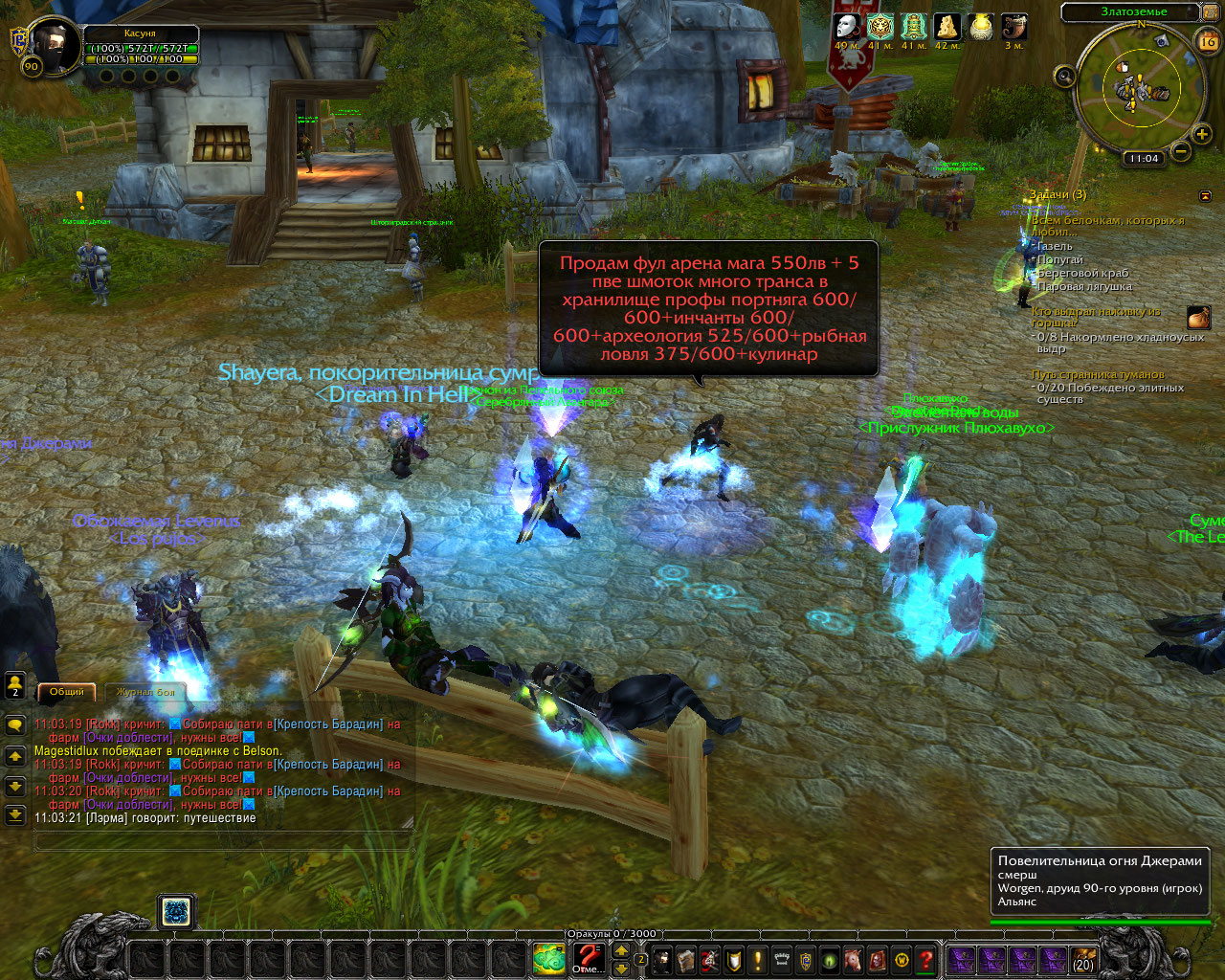
Task: Open the chat speech bubble menu
Action: click(15, 725)
